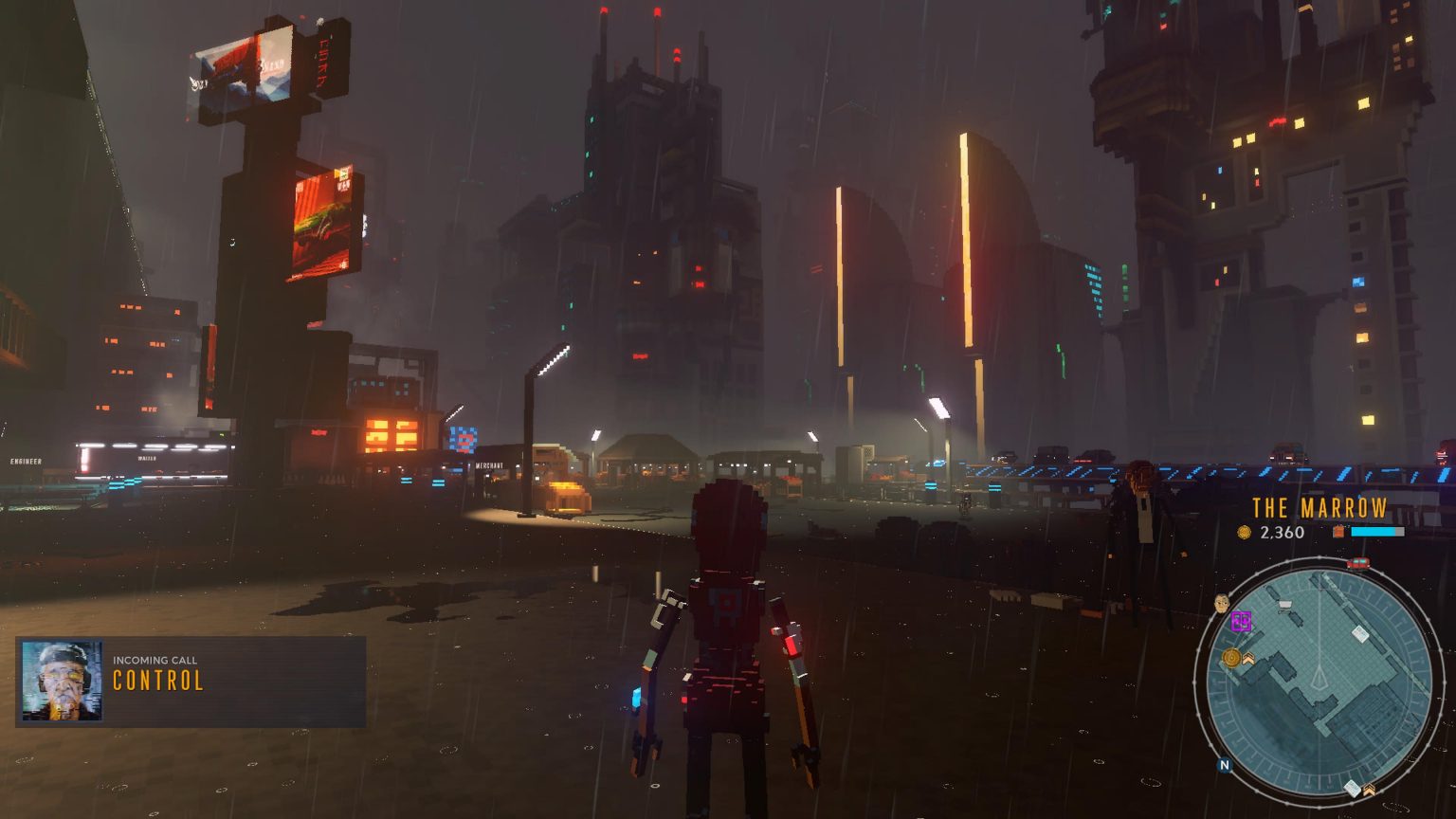Viewport: 1456px width, 819px height.
Task: Click the purple building icon on the minimap
Action: click(1242, 621)
